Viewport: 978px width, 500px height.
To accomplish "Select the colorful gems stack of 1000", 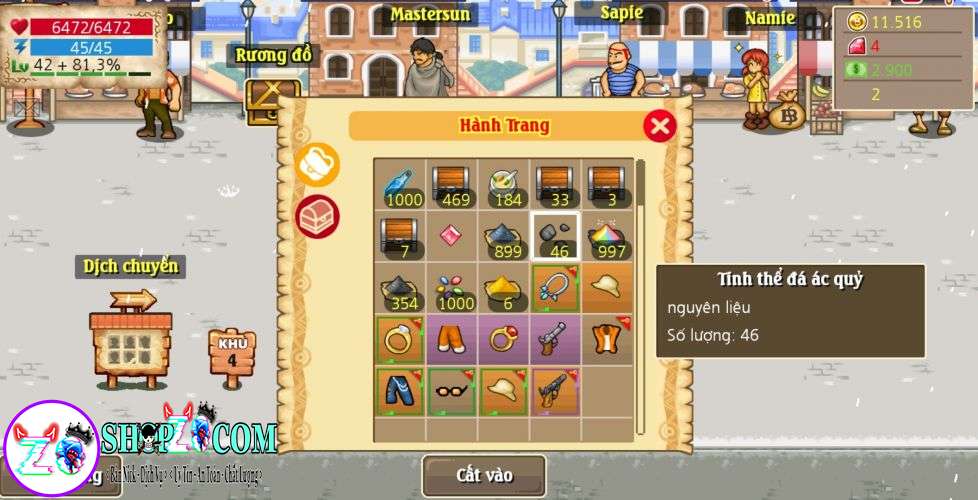I will click(452, 289).
